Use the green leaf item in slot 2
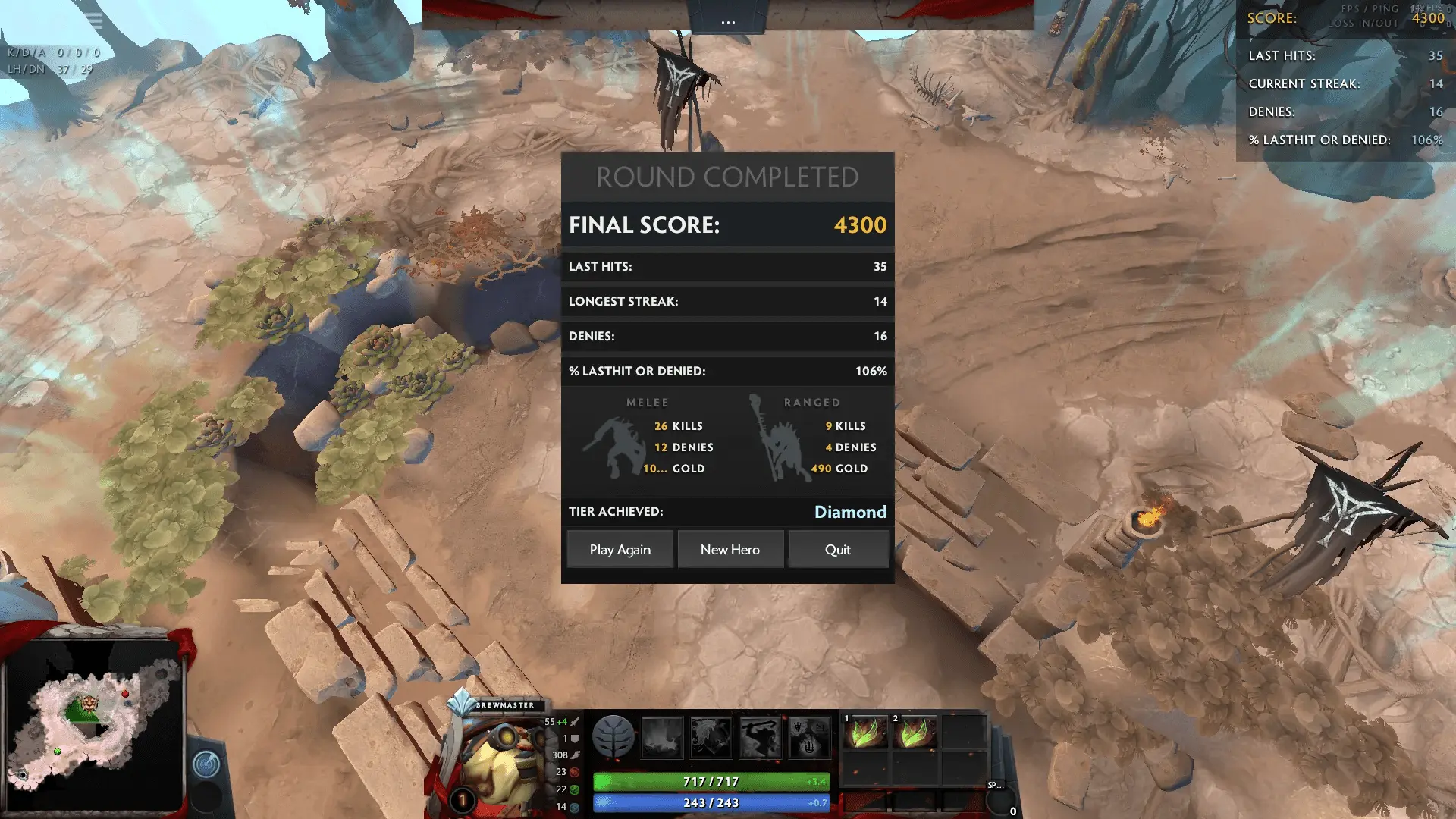 [x=915, y=734]
